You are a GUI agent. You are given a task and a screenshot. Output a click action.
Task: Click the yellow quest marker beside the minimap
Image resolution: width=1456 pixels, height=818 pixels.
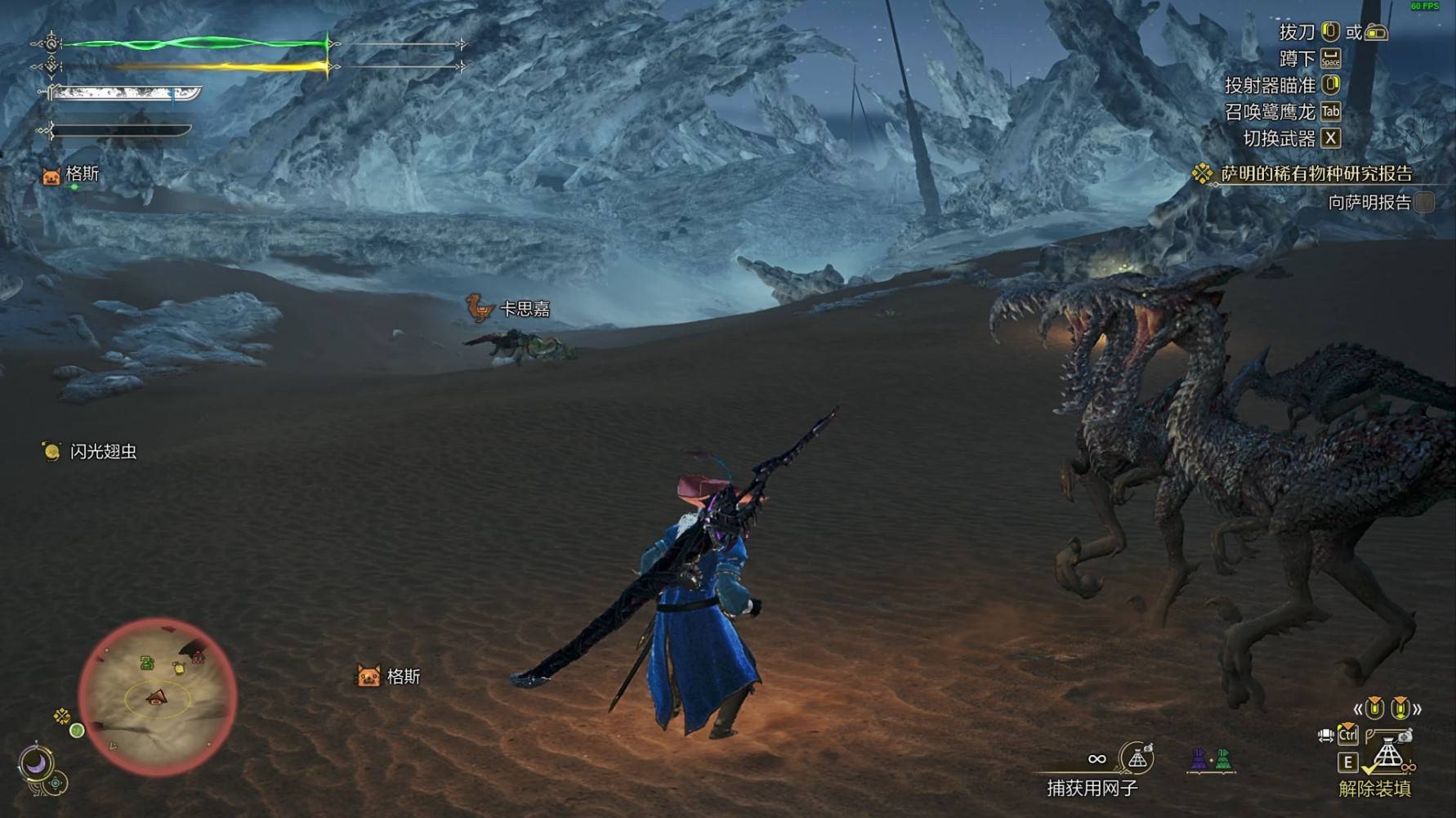62,717
